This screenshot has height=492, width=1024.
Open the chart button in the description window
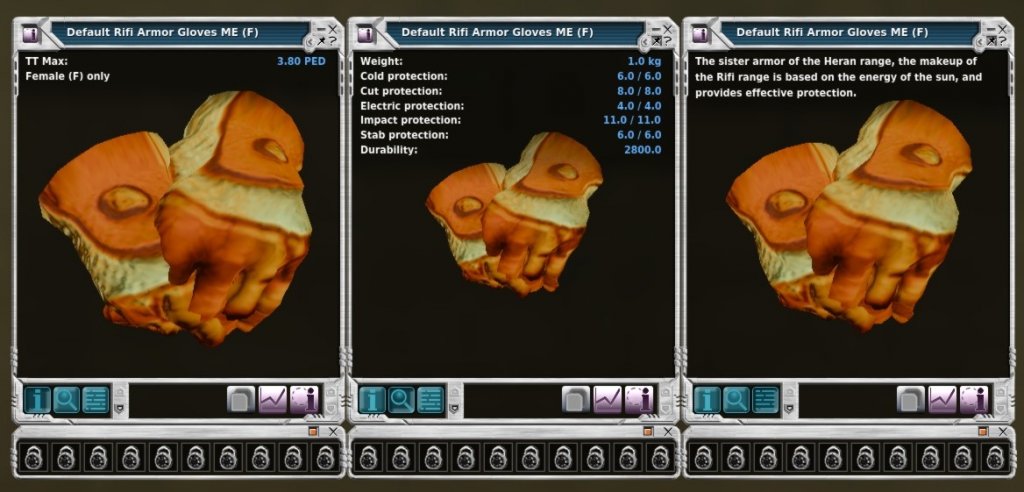(x=943, y=400)
